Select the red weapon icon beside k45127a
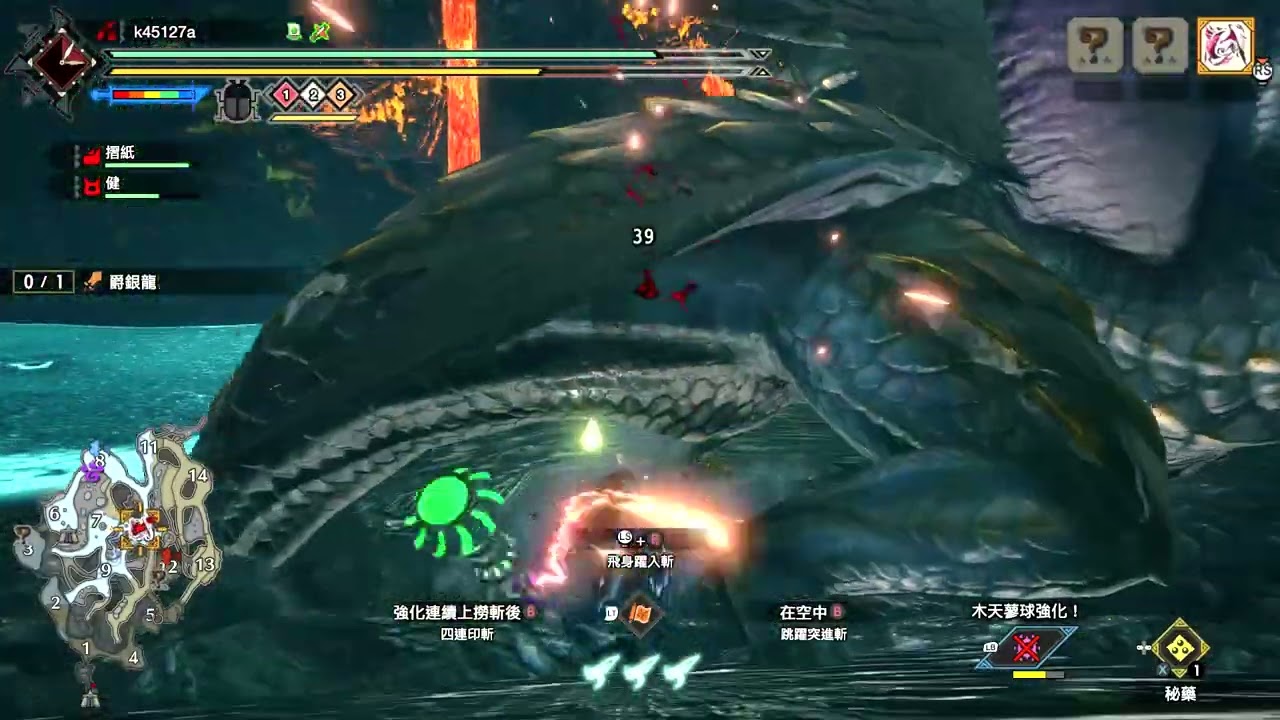 pos(107,30)
